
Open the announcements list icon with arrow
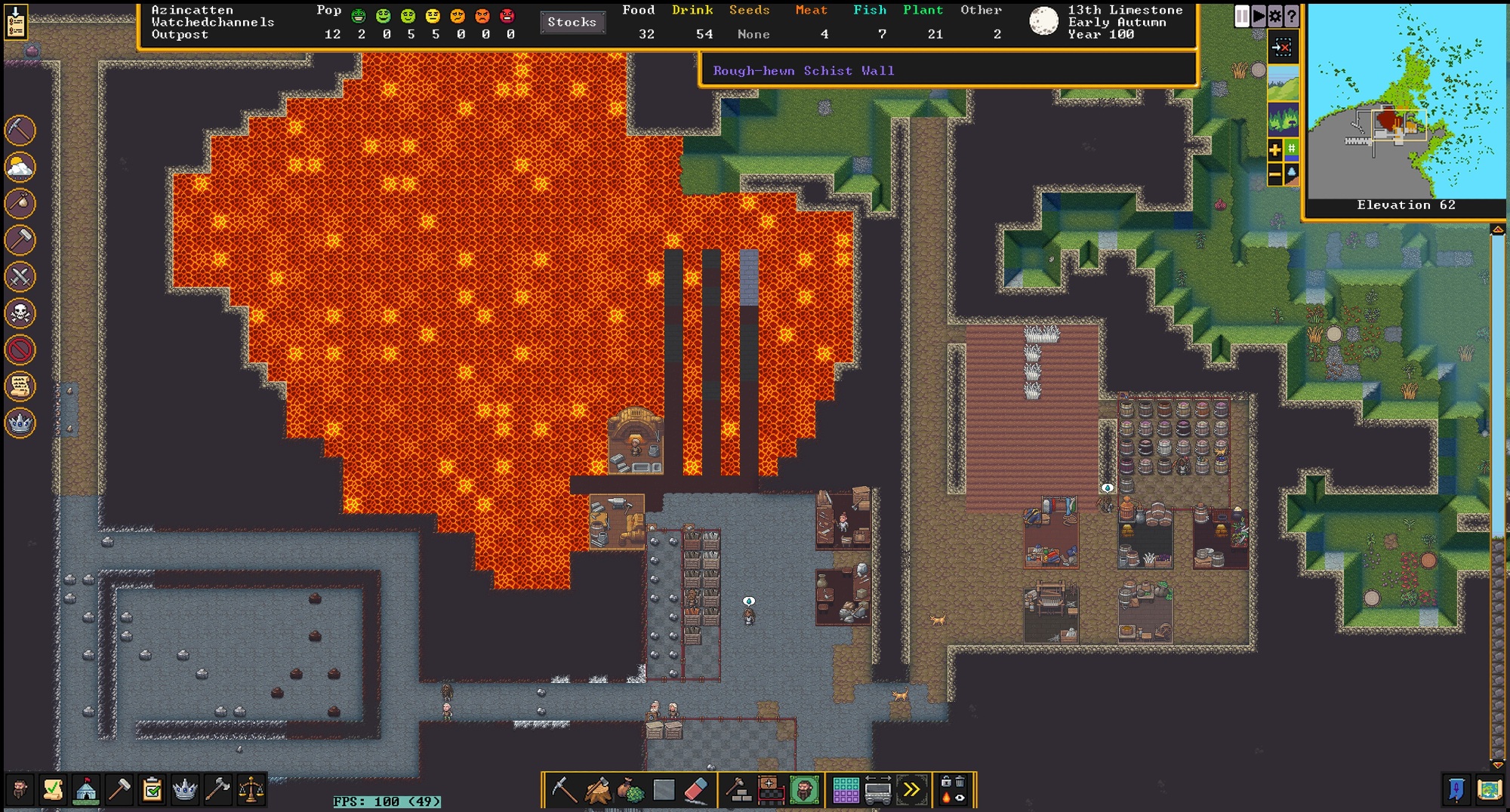(x=16, y=21)
